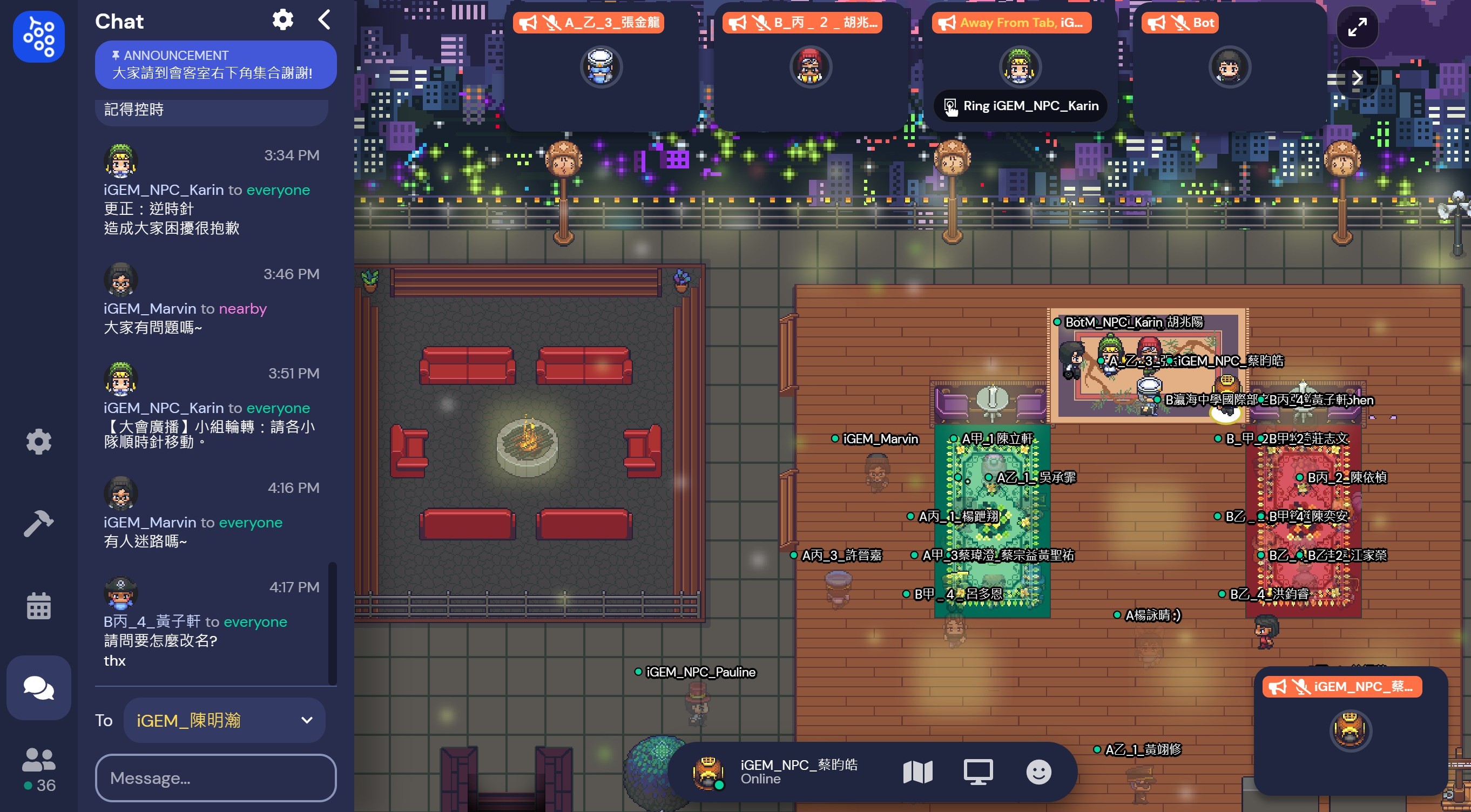Start screen share with monitor icon
The height and width of the screenshot is (812, 1471).
coord(978,772)
